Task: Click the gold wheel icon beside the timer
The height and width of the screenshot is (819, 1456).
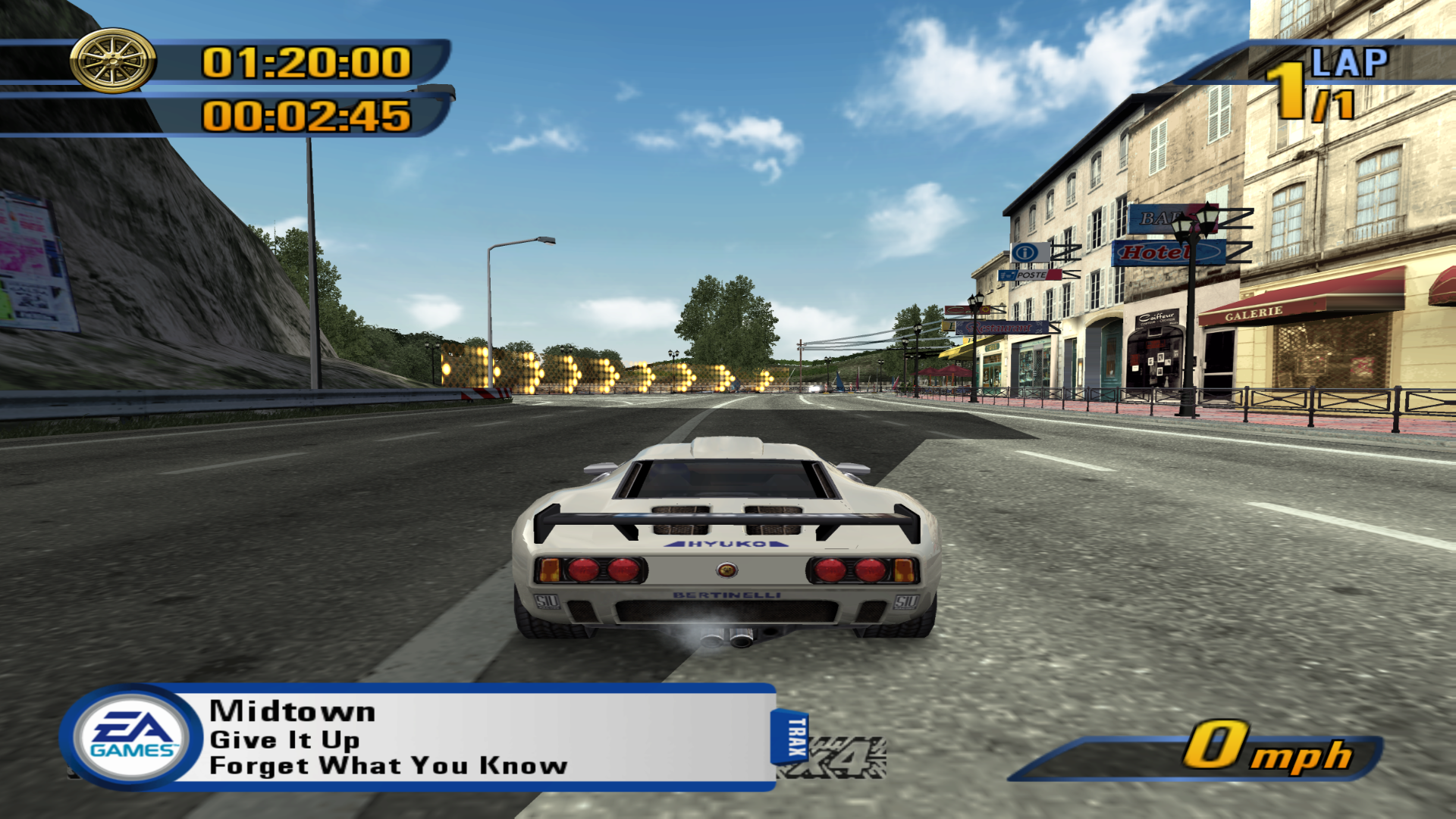Action: coord(113,61)
